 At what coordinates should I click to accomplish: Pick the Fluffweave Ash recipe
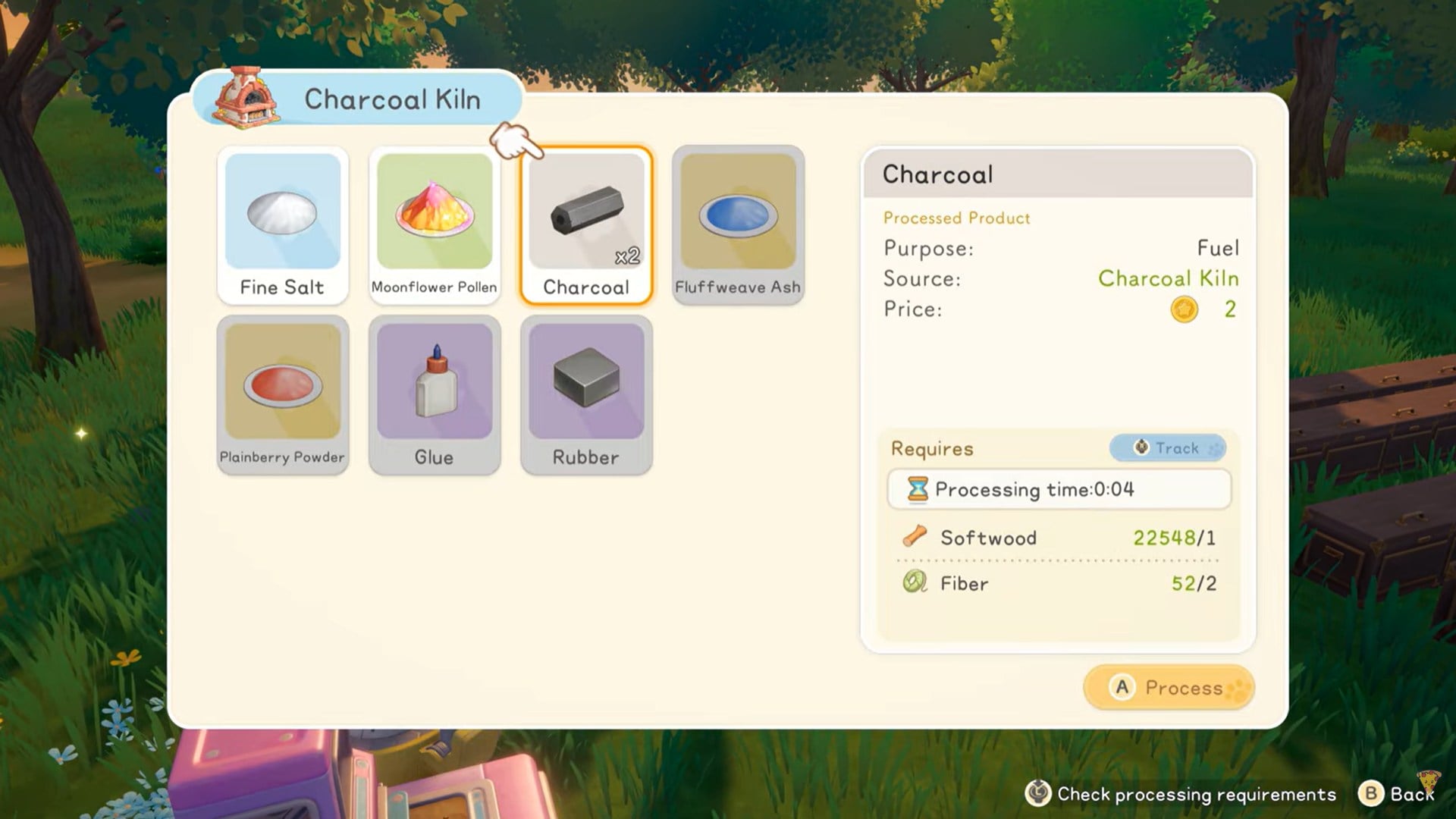pos(737,225)
